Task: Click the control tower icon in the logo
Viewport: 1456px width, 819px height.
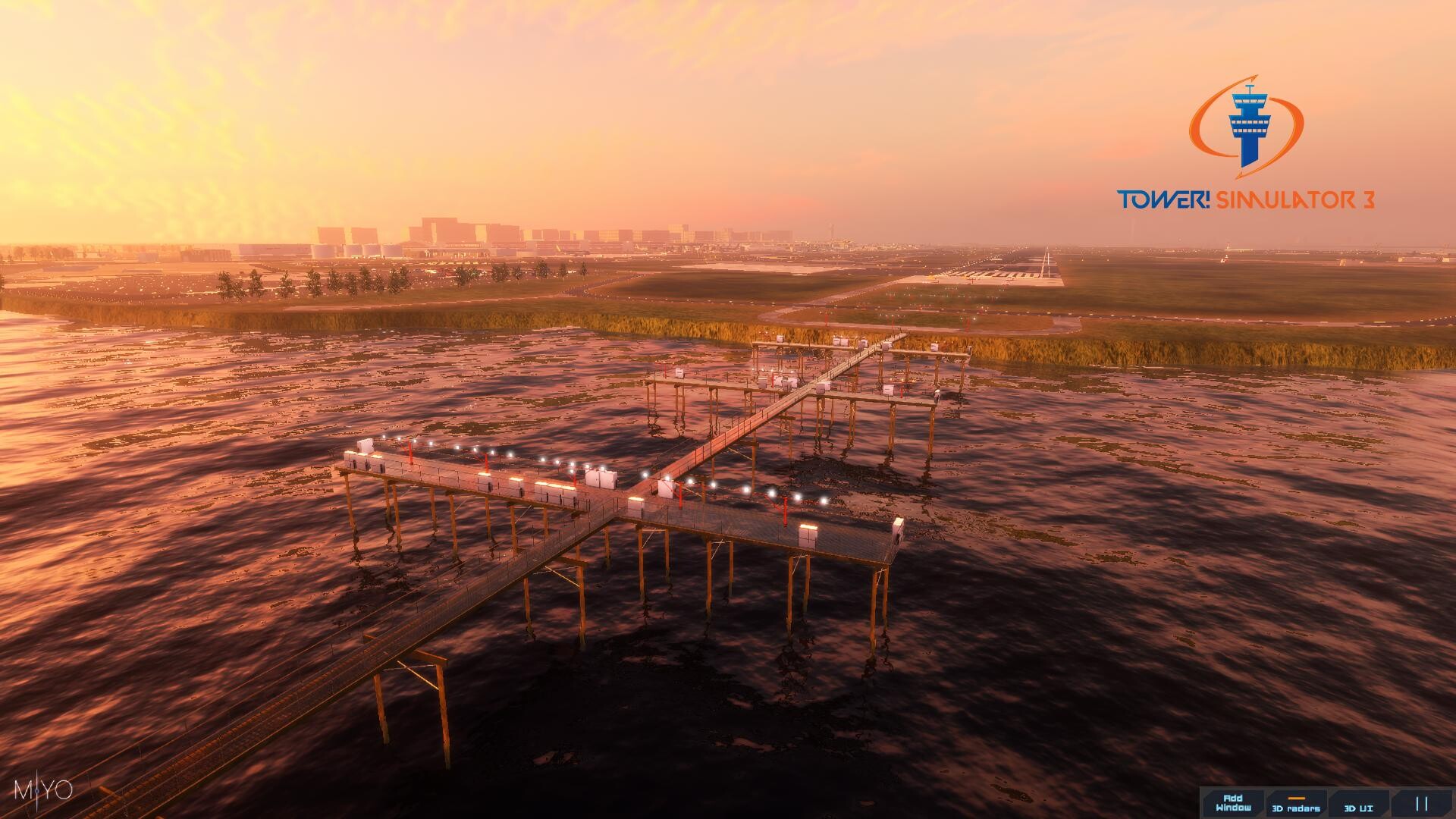Action: 1251,125
